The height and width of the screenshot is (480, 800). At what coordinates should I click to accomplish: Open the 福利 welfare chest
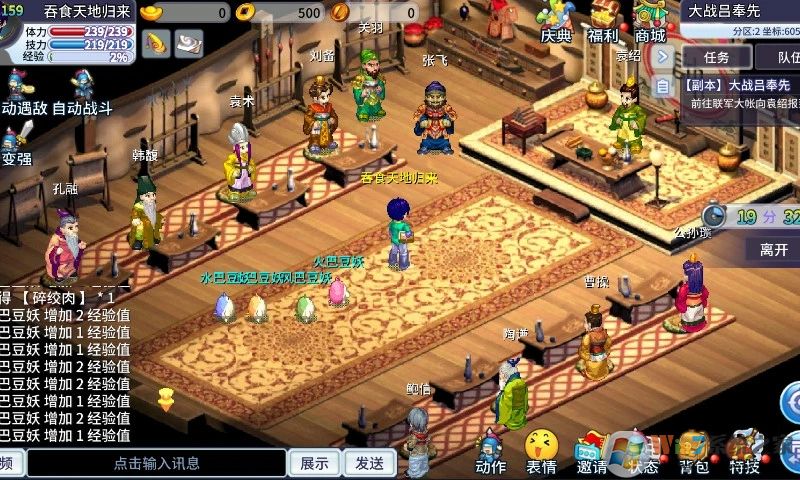(x=603, y=20)
